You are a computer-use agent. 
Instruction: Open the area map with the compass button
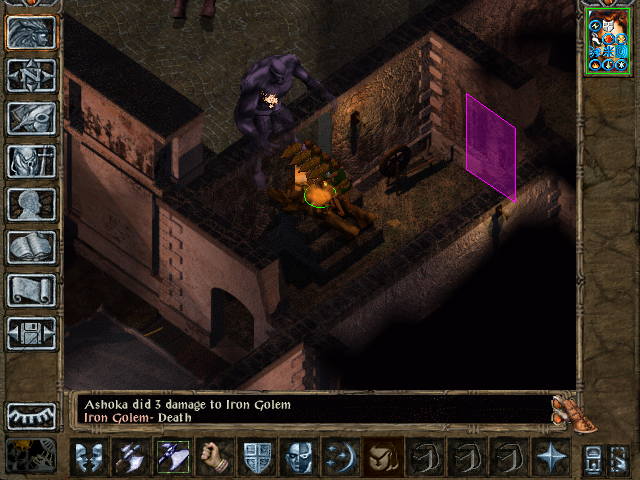click(32, 75)
